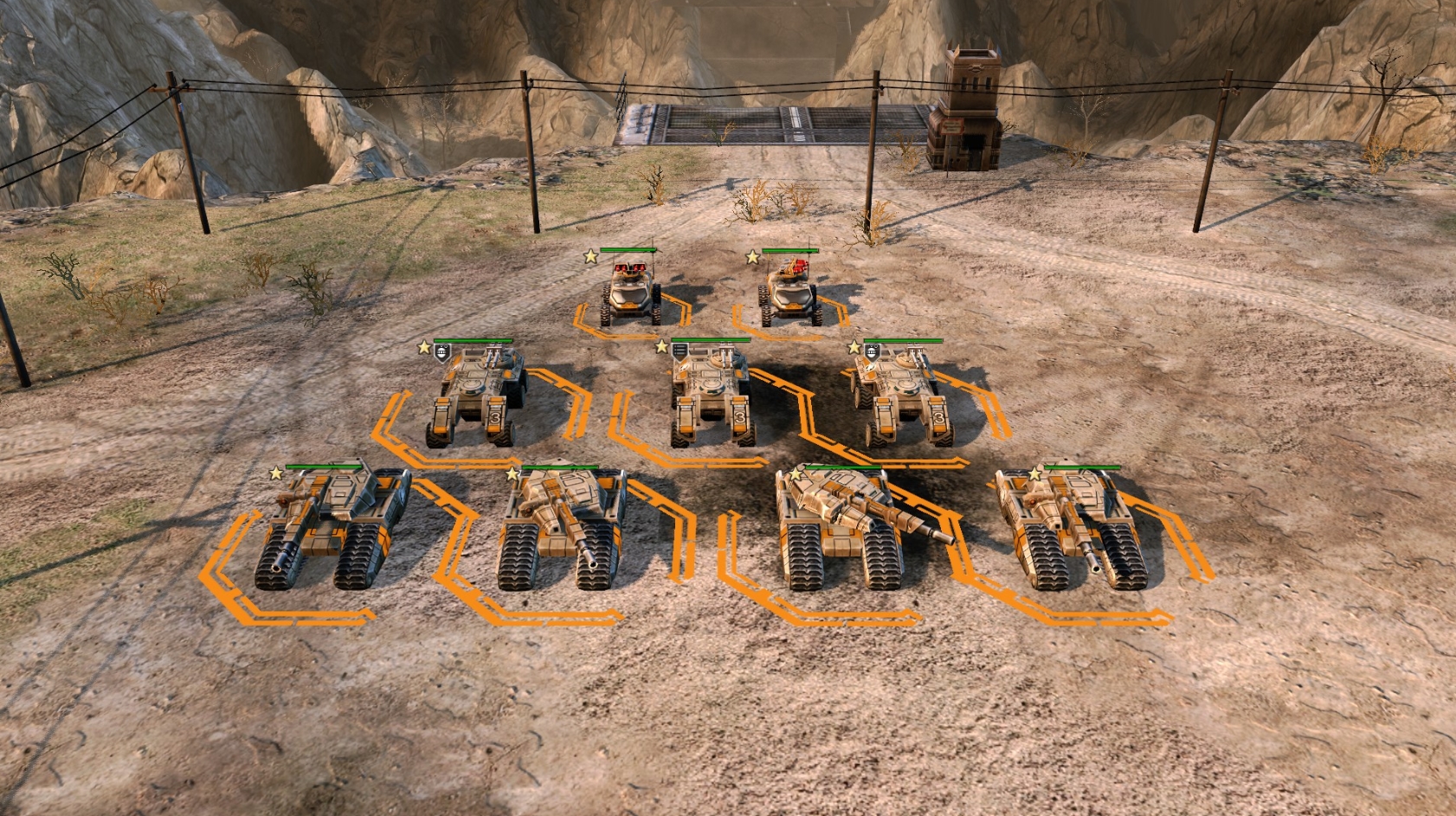
Task: Select the veterancy star beside the left Pitbull
Action: click(x=589, y=257)
